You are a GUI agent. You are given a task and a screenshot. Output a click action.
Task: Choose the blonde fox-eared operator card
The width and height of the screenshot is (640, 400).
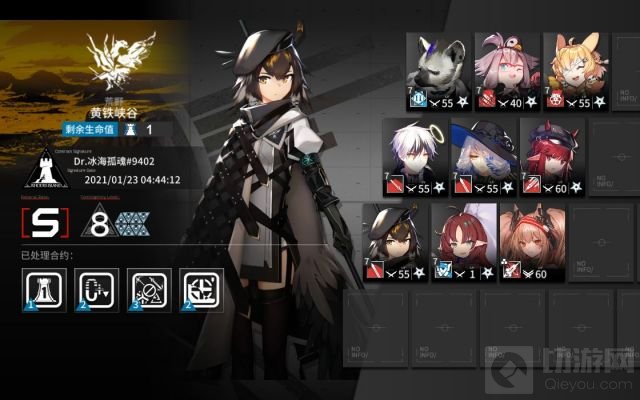[x=576, y=70]
